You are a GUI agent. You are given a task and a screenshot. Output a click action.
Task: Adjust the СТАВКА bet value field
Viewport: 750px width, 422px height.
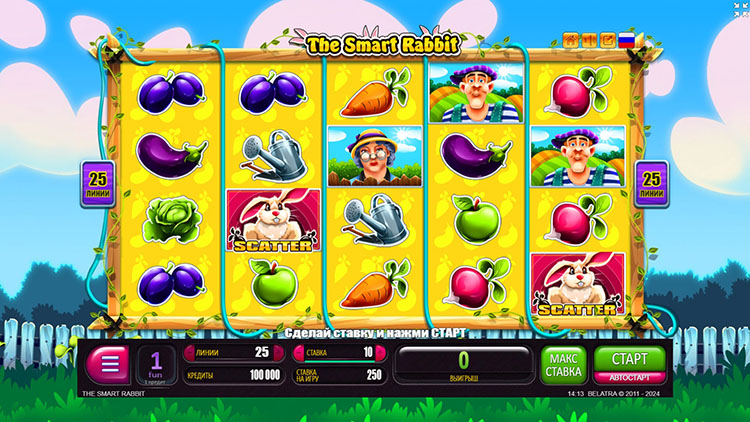click(x=337, y=352)
